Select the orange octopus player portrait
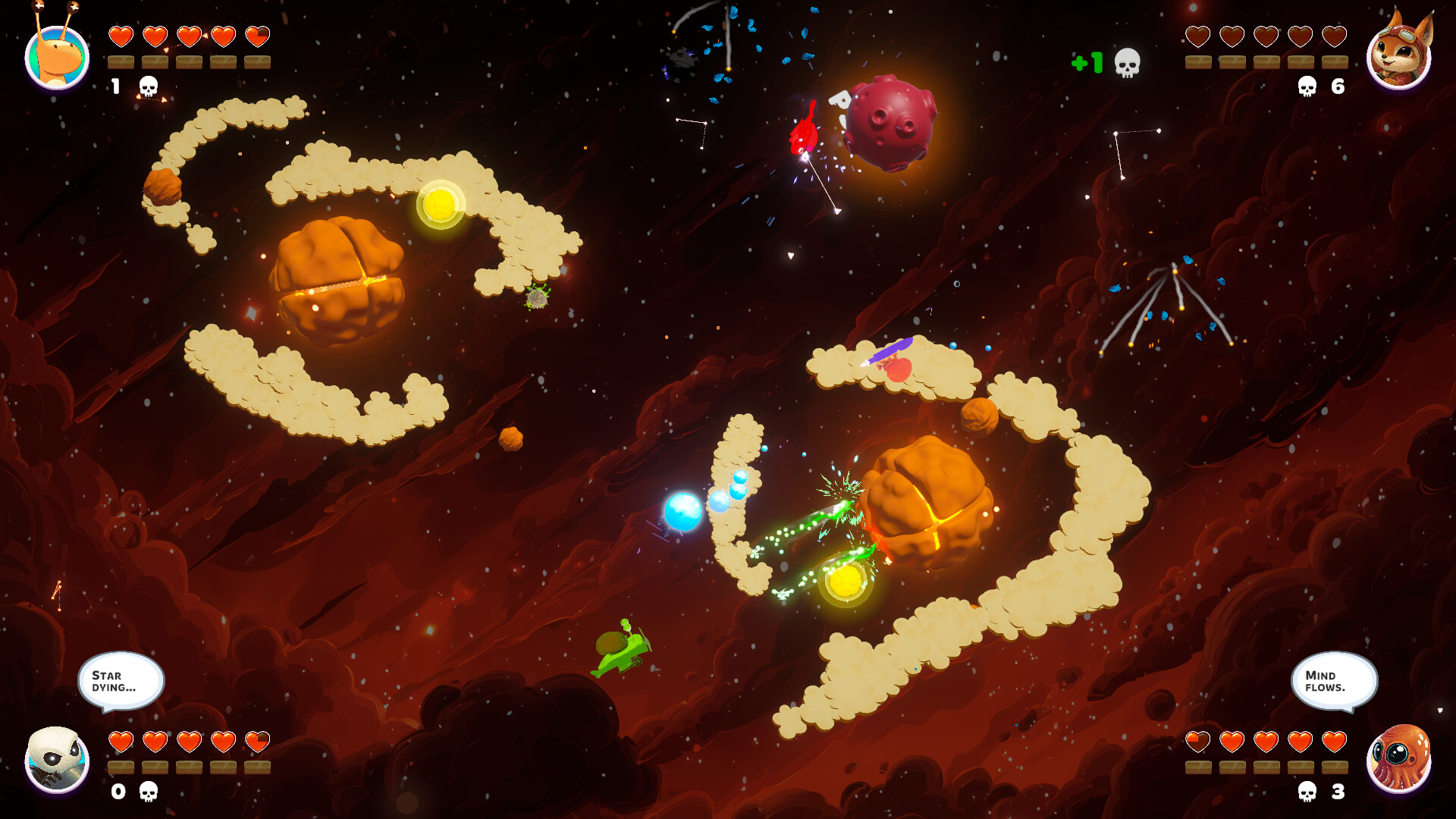Viewport: 1456px width, 819px height. (x=1398, y=758)
